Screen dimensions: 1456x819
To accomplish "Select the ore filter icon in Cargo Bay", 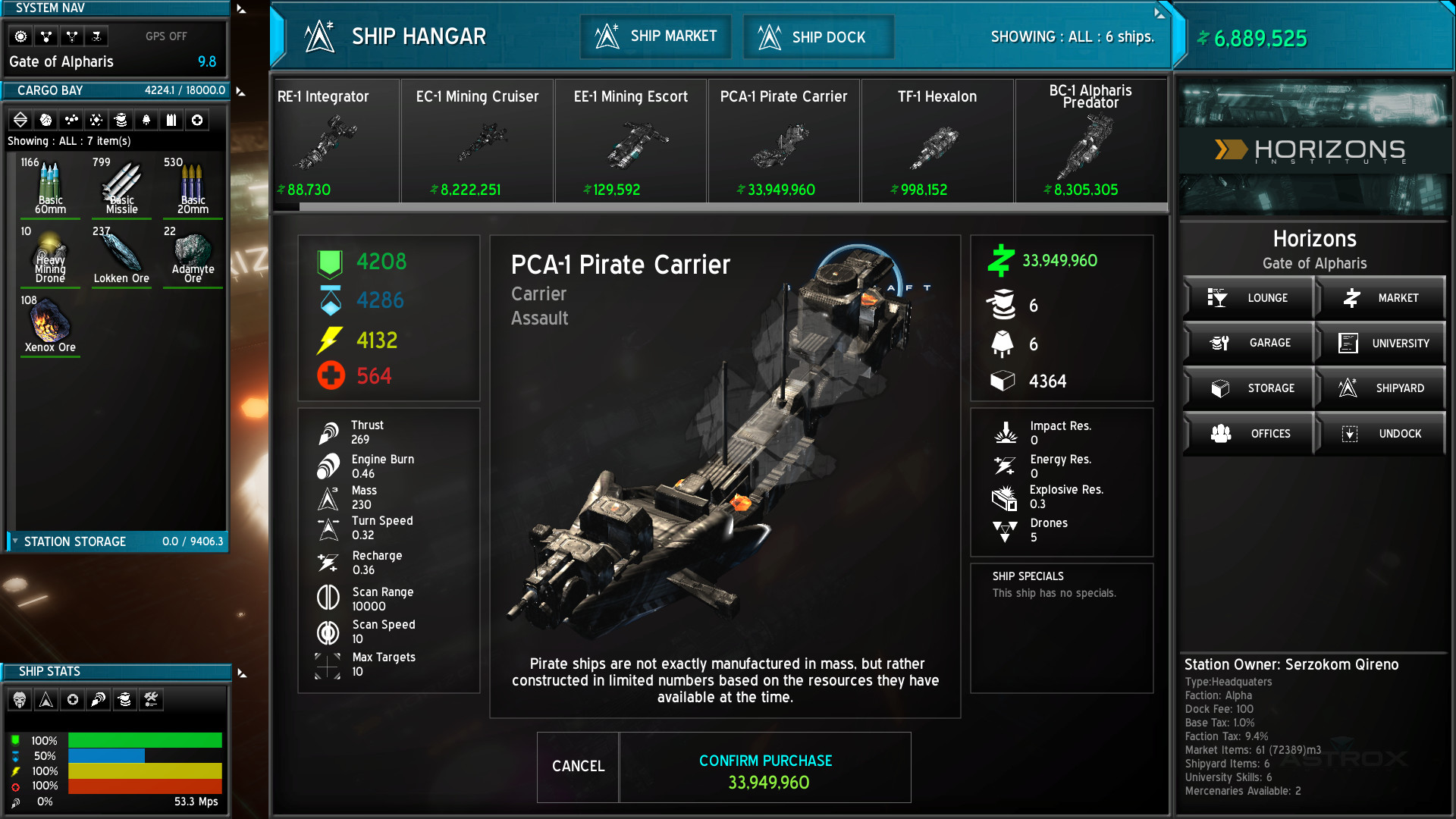I will tap(46, 119).
